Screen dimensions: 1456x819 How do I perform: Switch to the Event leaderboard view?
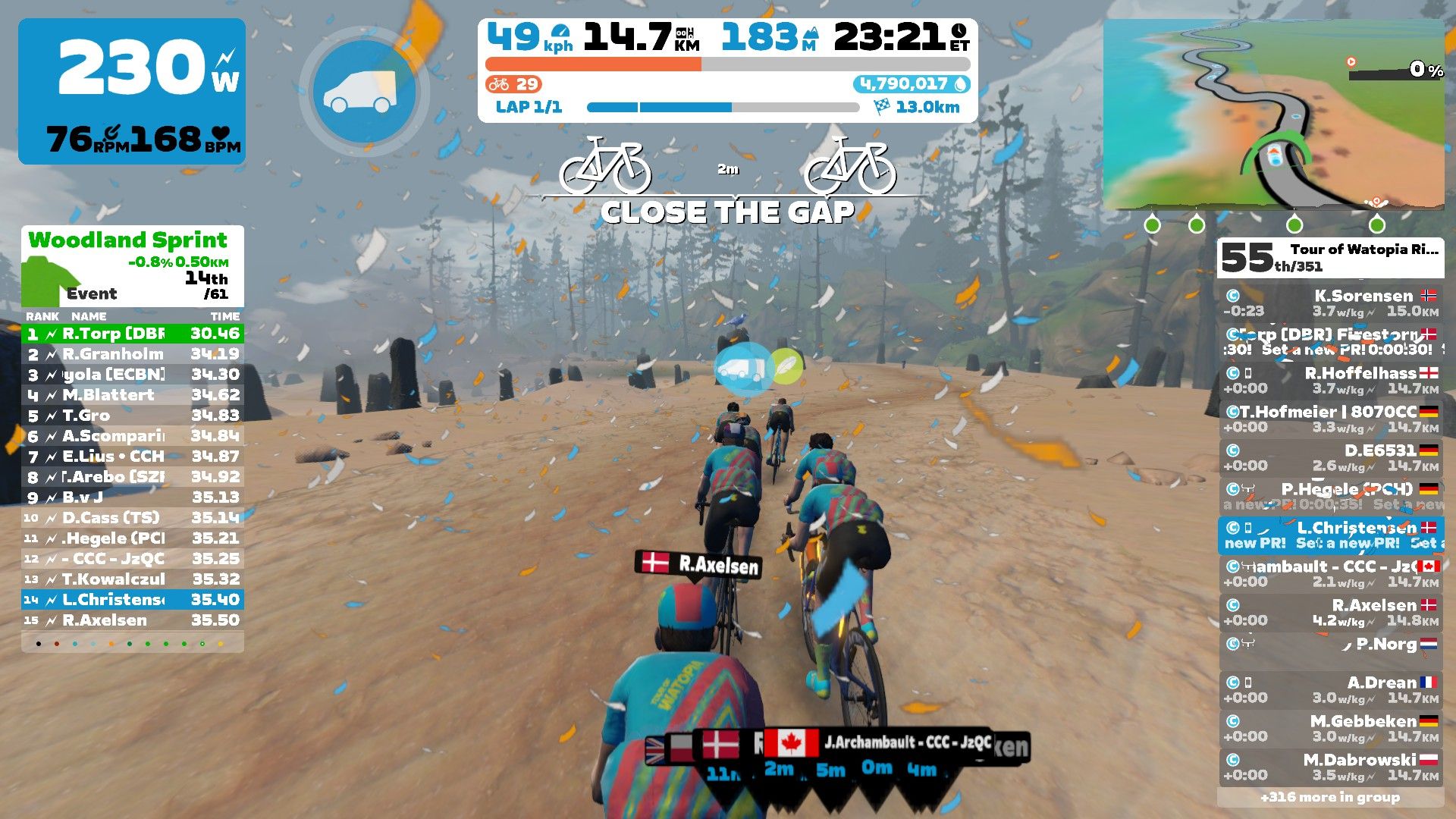(x=91, y=293)
